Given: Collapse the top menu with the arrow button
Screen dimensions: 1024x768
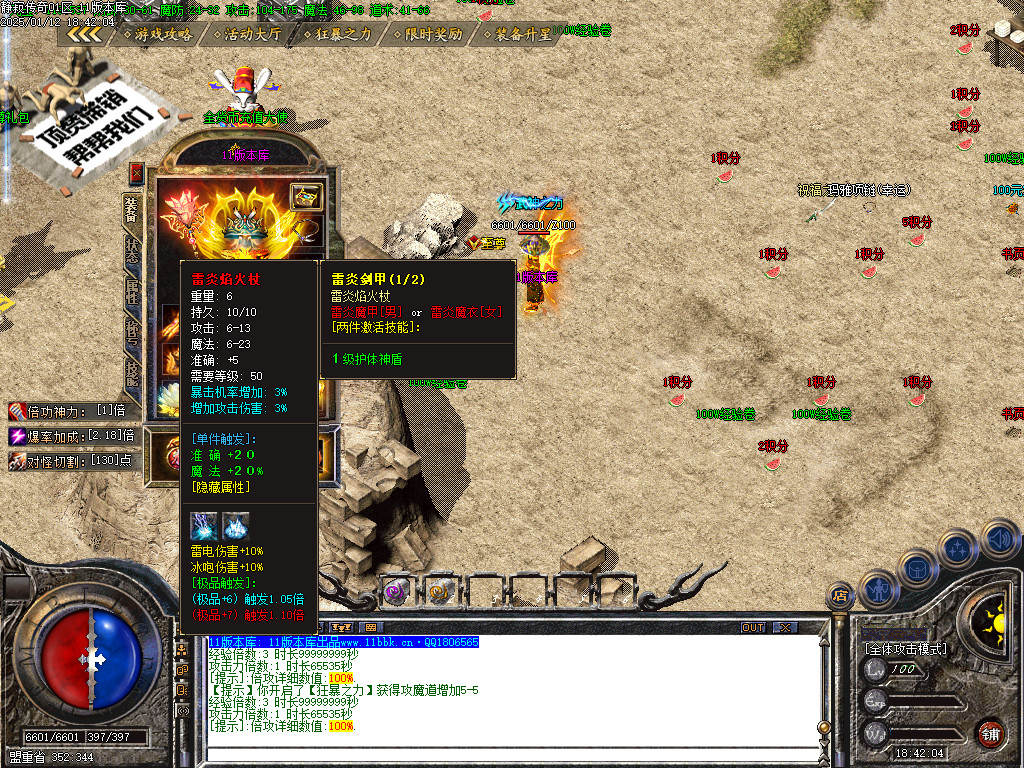Looking at the screenshot, I should coord(84,34).
